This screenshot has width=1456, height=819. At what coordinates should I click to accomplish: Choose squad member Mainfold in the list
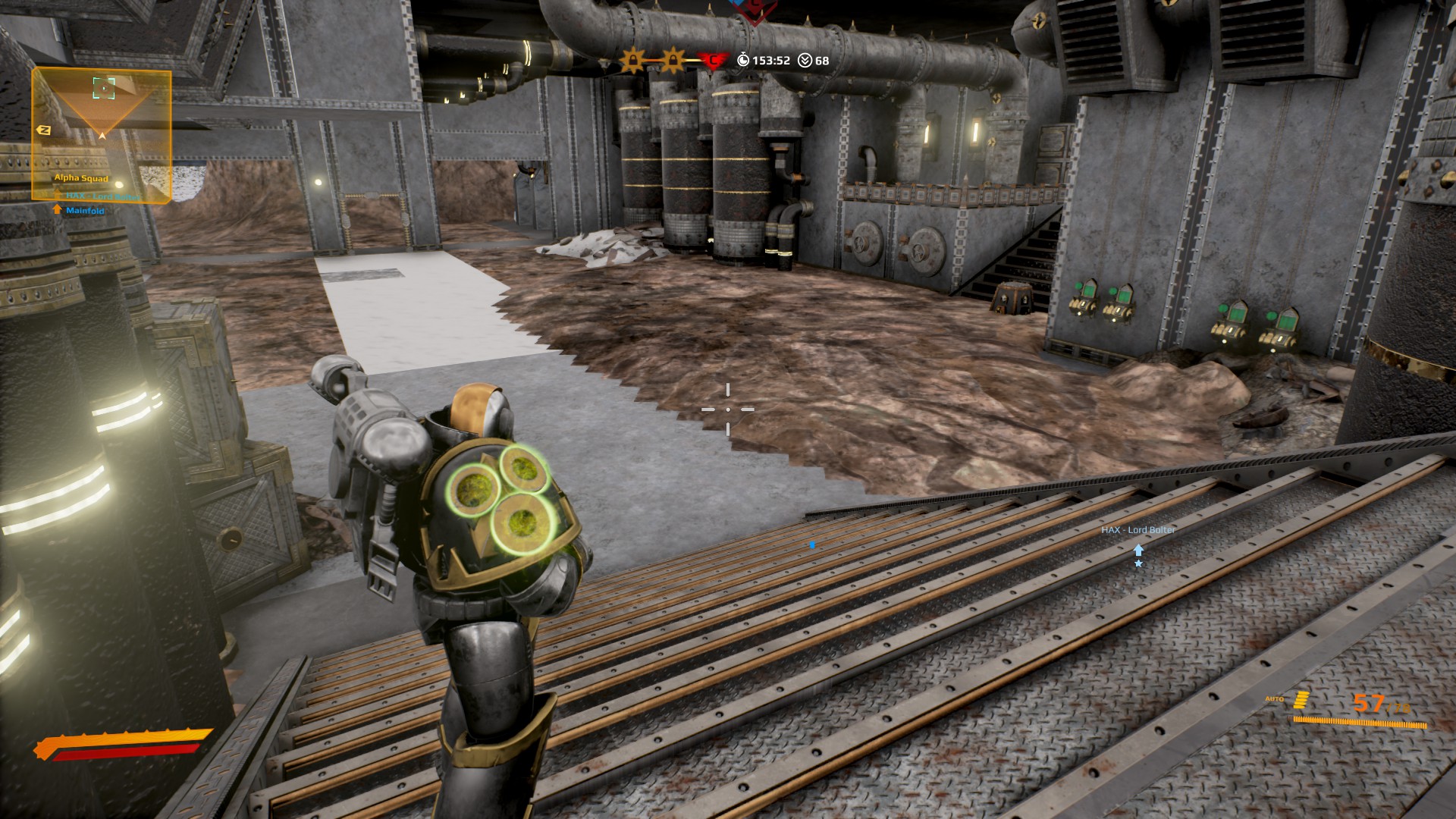point(84,210)
